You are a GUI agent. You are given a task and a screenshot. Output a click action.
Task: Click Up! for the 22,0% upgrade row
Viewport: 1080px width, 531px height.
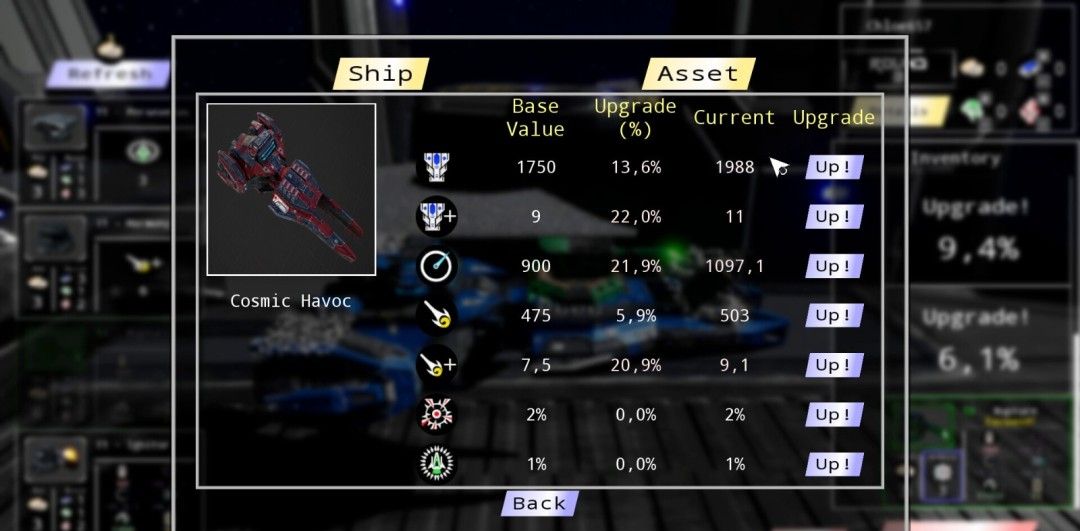833,217
